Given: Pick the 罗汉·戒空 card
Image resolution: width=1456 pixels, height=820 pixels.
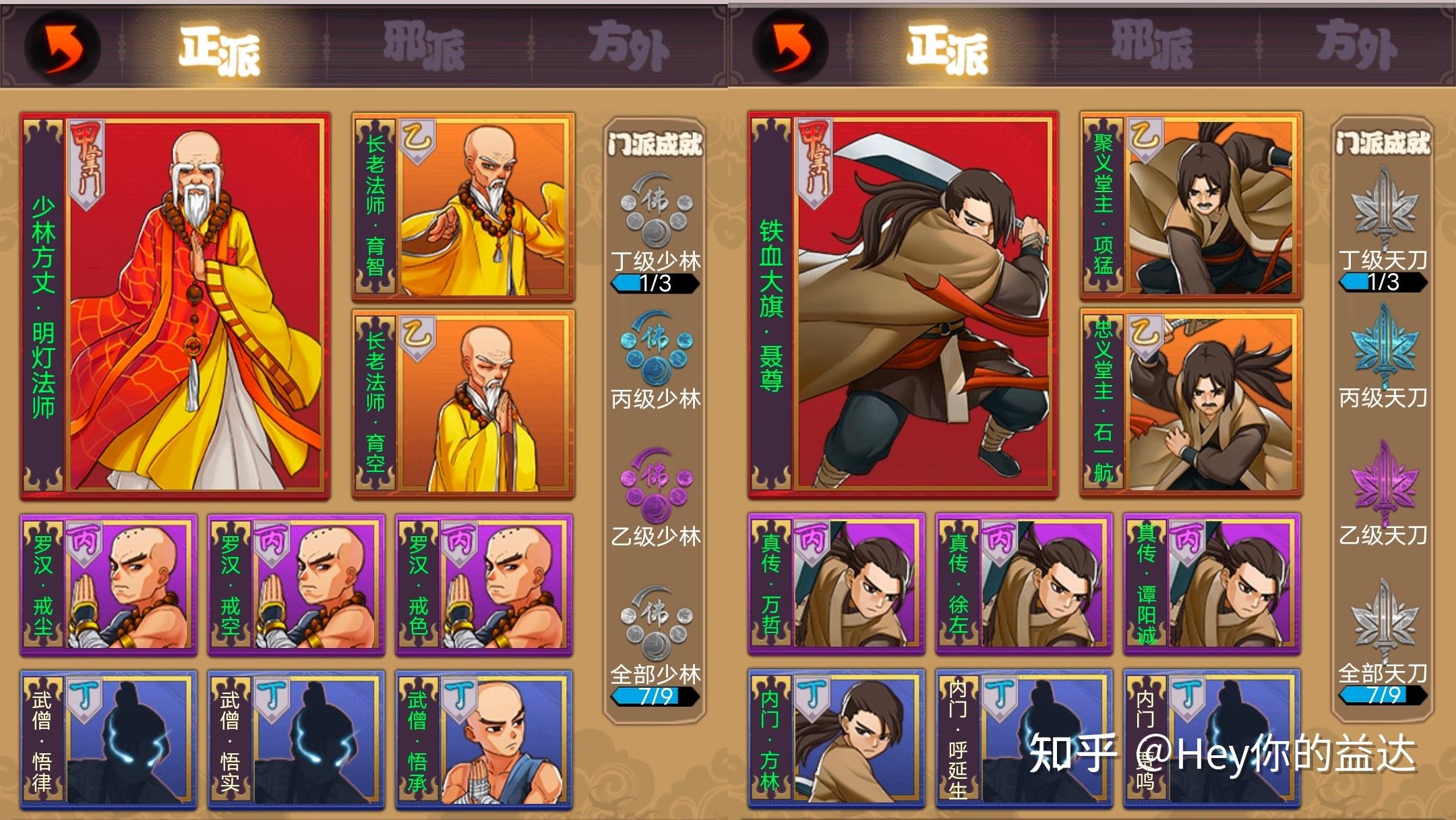Looking at the screenshot, I should tap(296, 584).
